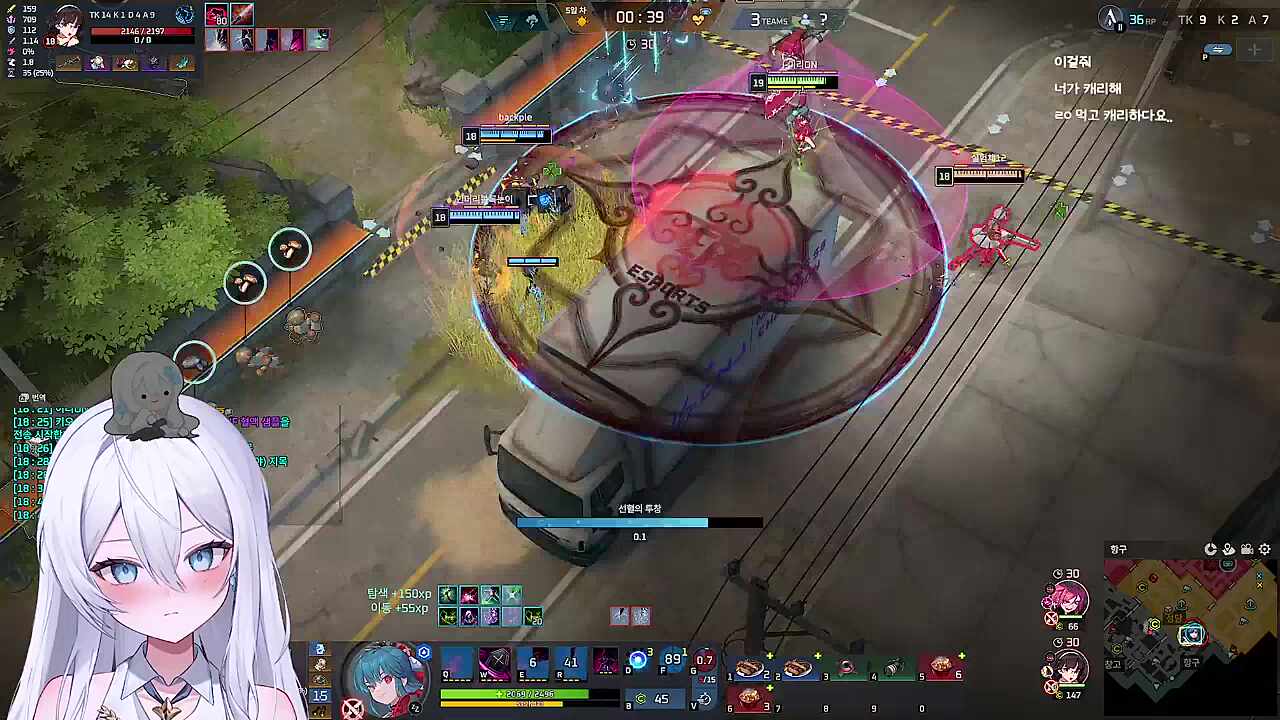Screen dimensions: 1280x720
Task: Click the blue-haired player character portrait
Action: point(382,675)
